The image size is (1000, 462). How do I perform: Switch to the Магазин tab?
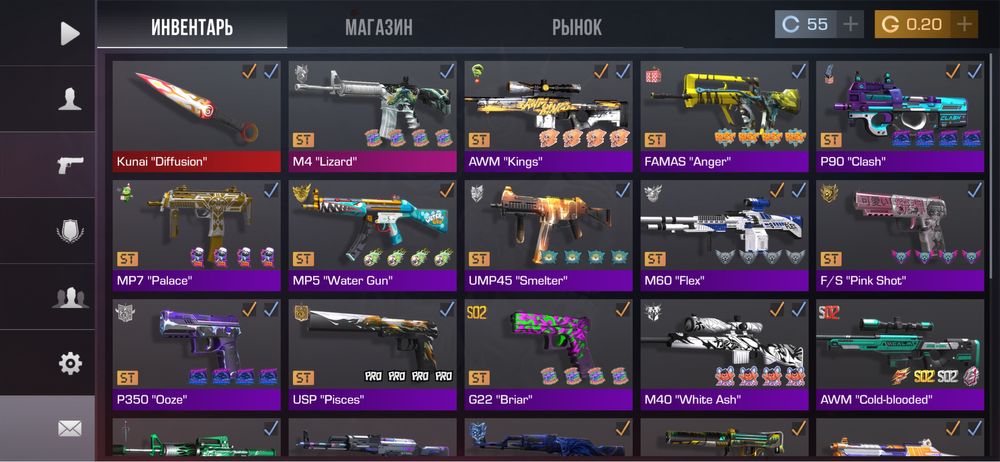378,27
